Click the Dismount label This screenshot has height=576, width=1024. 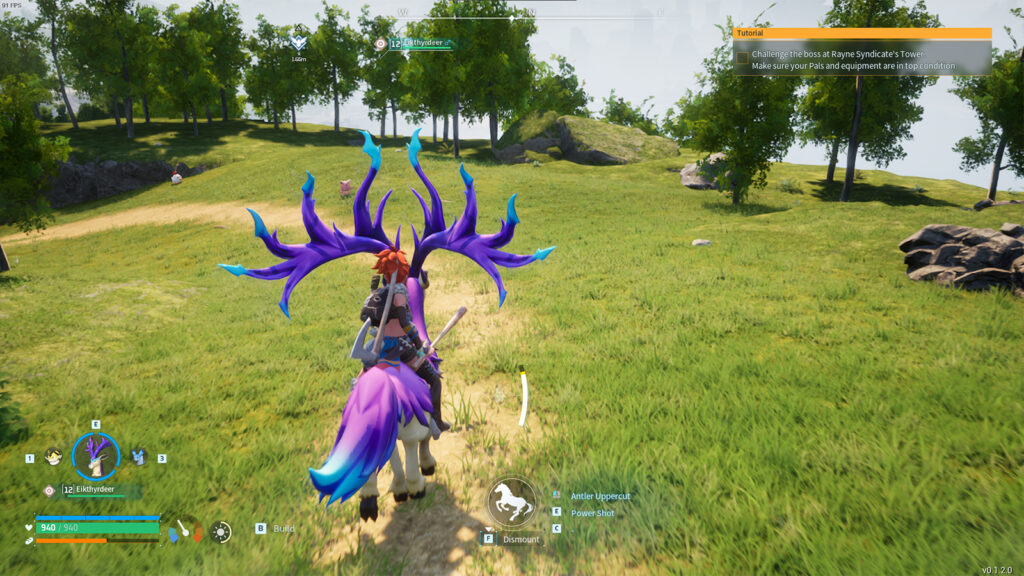(521, 539)
